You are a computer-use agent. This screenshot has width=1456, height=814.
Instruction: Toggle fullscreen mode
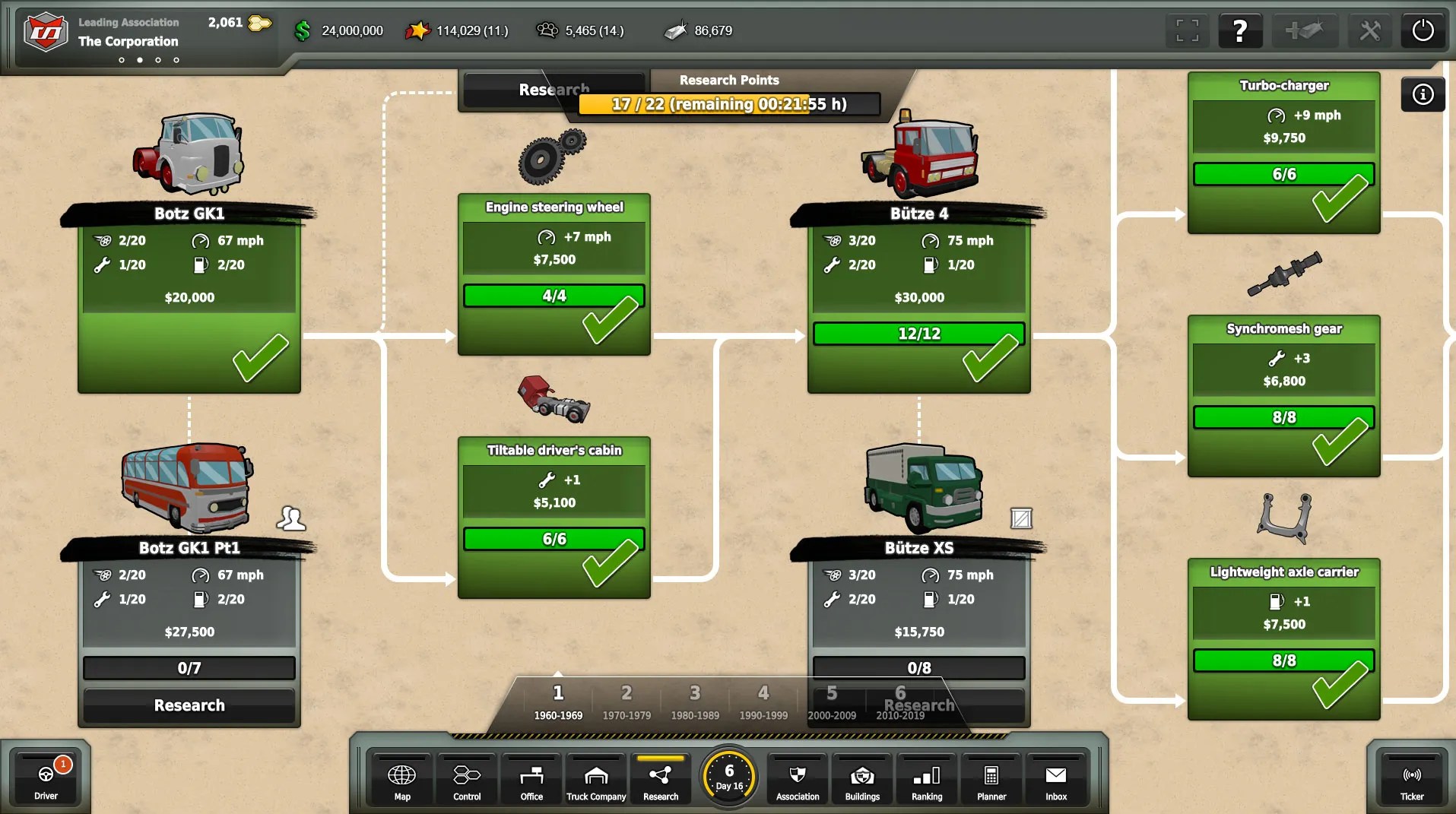1187,30
